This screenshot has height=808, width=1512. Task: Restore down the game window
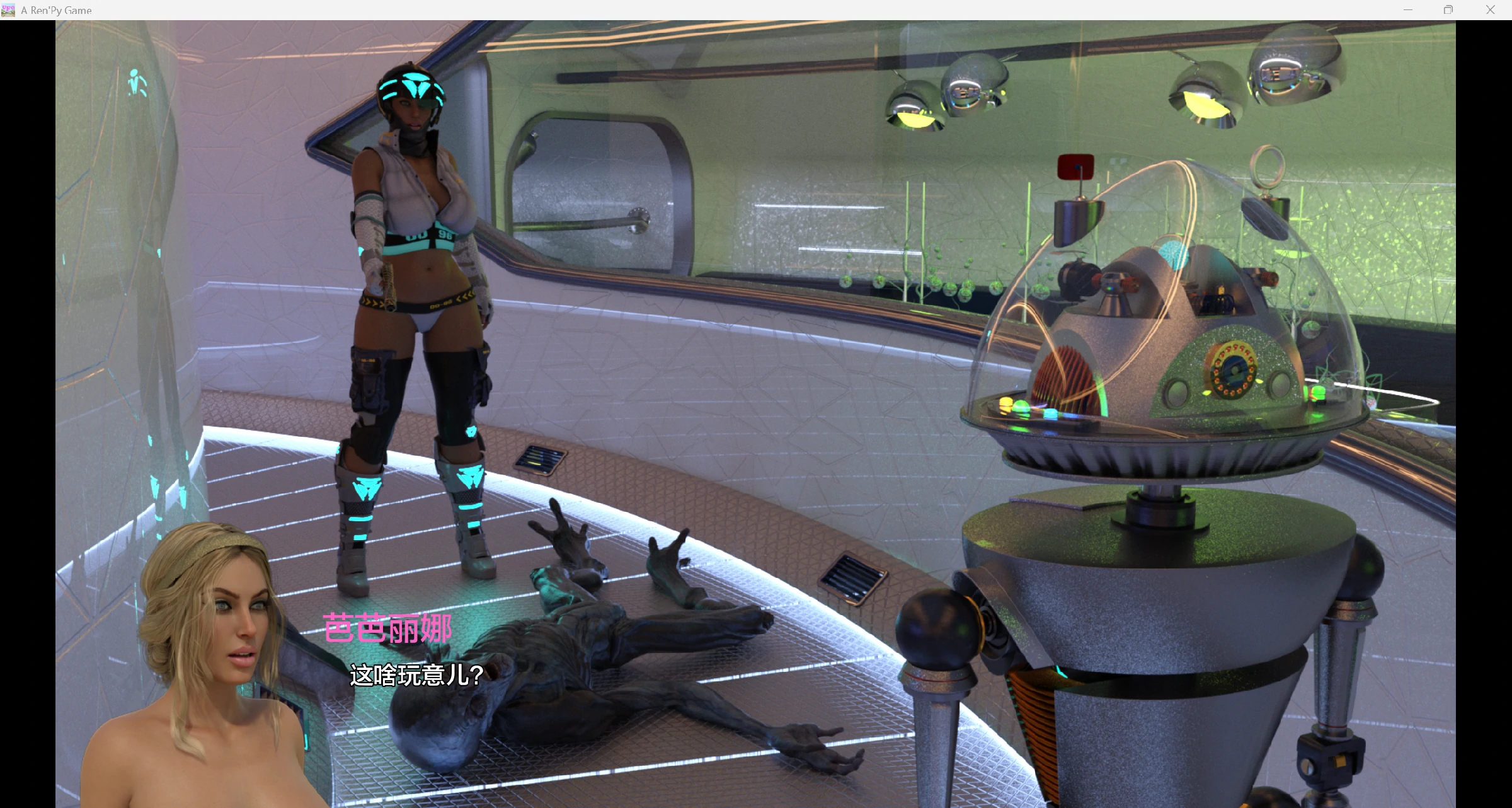click(x=1448, y=10)
